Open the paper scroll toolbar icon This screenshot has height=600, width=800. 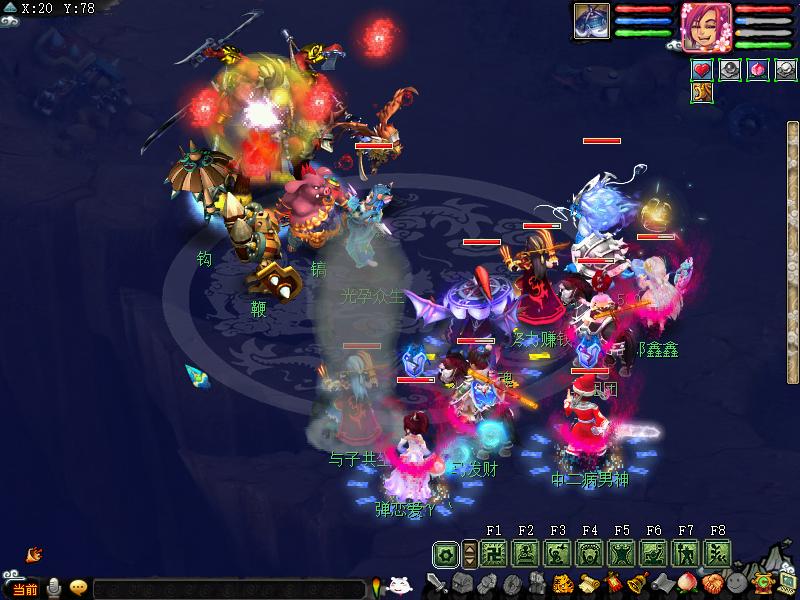(587, 583)
